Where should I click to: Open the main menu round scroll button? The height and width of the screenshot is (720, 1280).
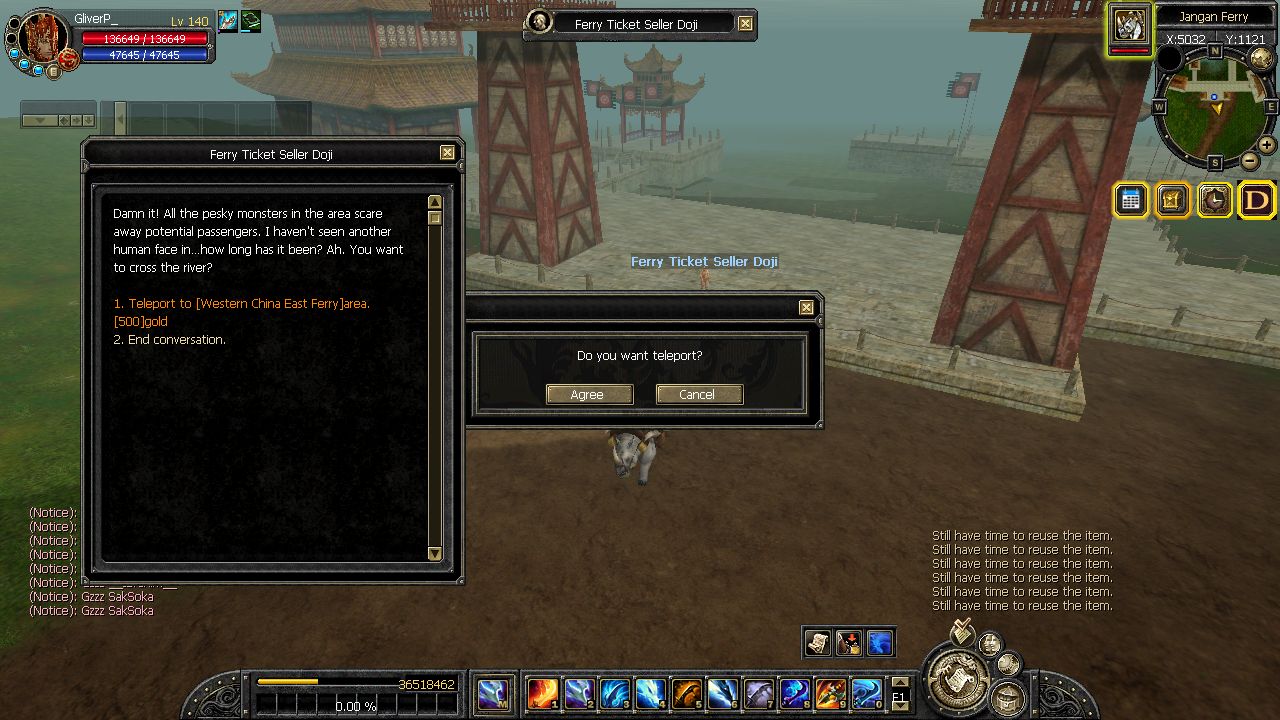957,680
